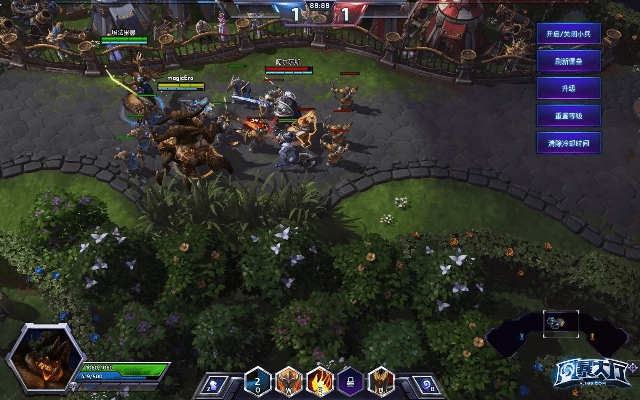The image size is (640, 400).
Task: Click the 刷新堡垒 button
Action: pos(567,60)
